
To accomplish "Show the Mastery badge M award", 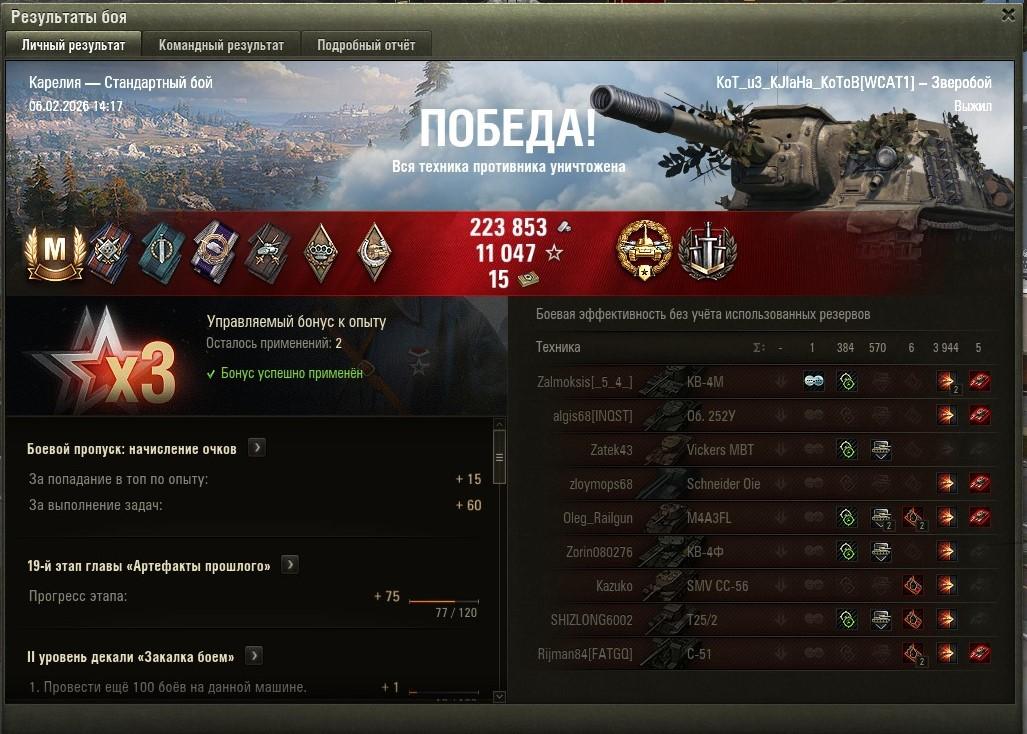I will (54, 253).
